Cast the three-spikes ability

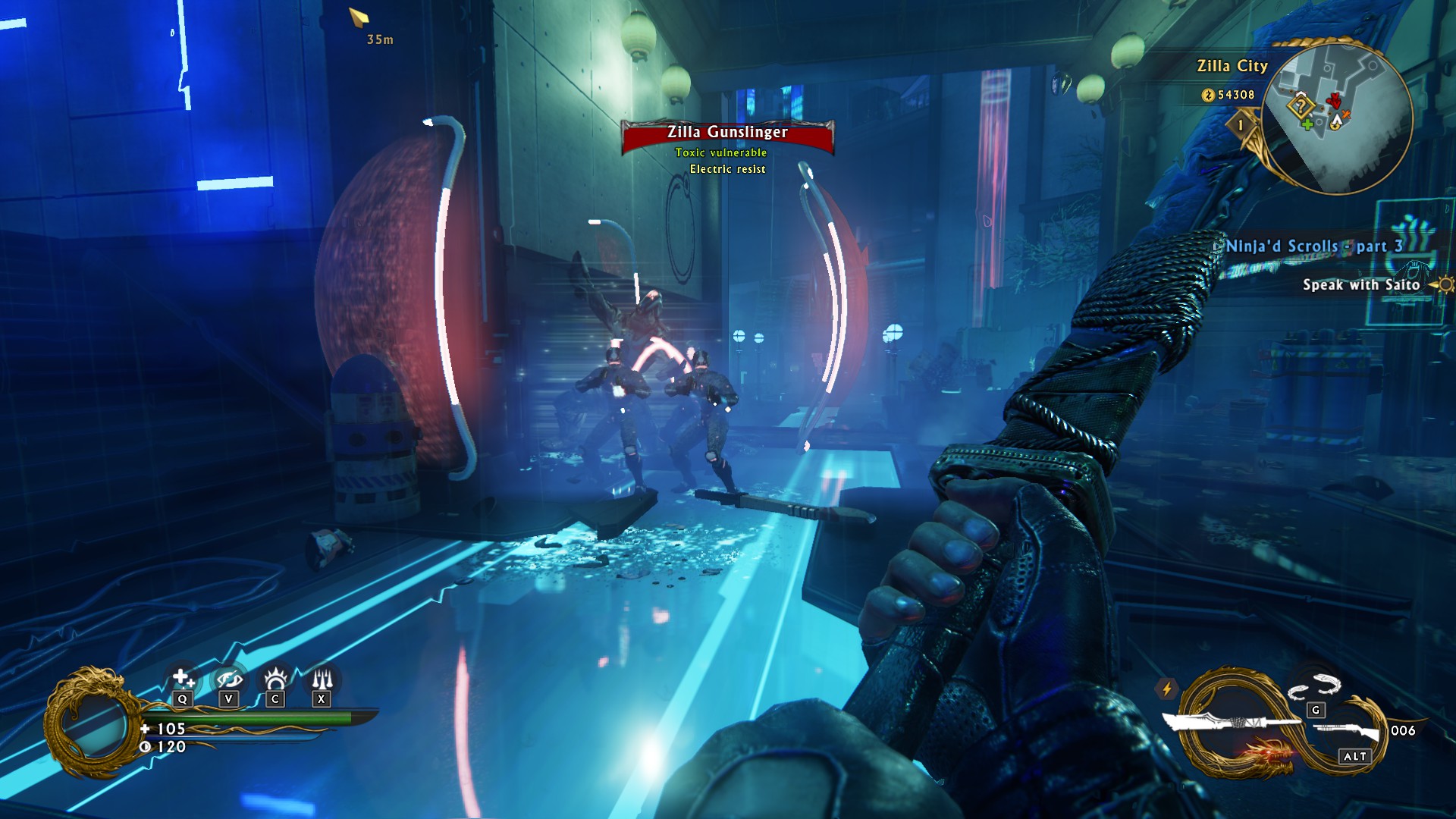(322, 678)
